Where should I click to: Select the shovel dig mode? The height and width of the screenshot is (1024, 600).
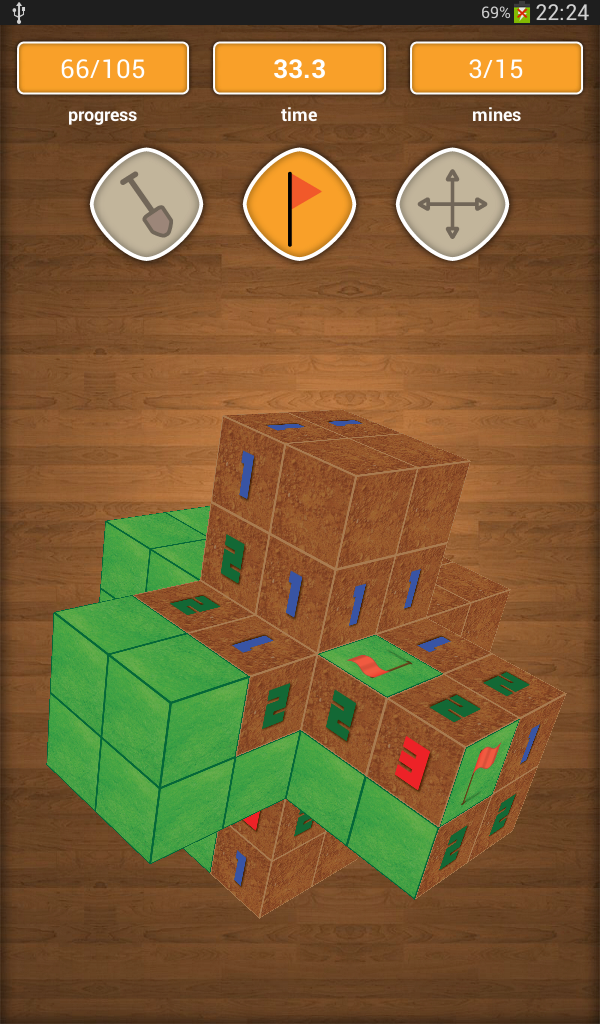[x=146, y=204]
